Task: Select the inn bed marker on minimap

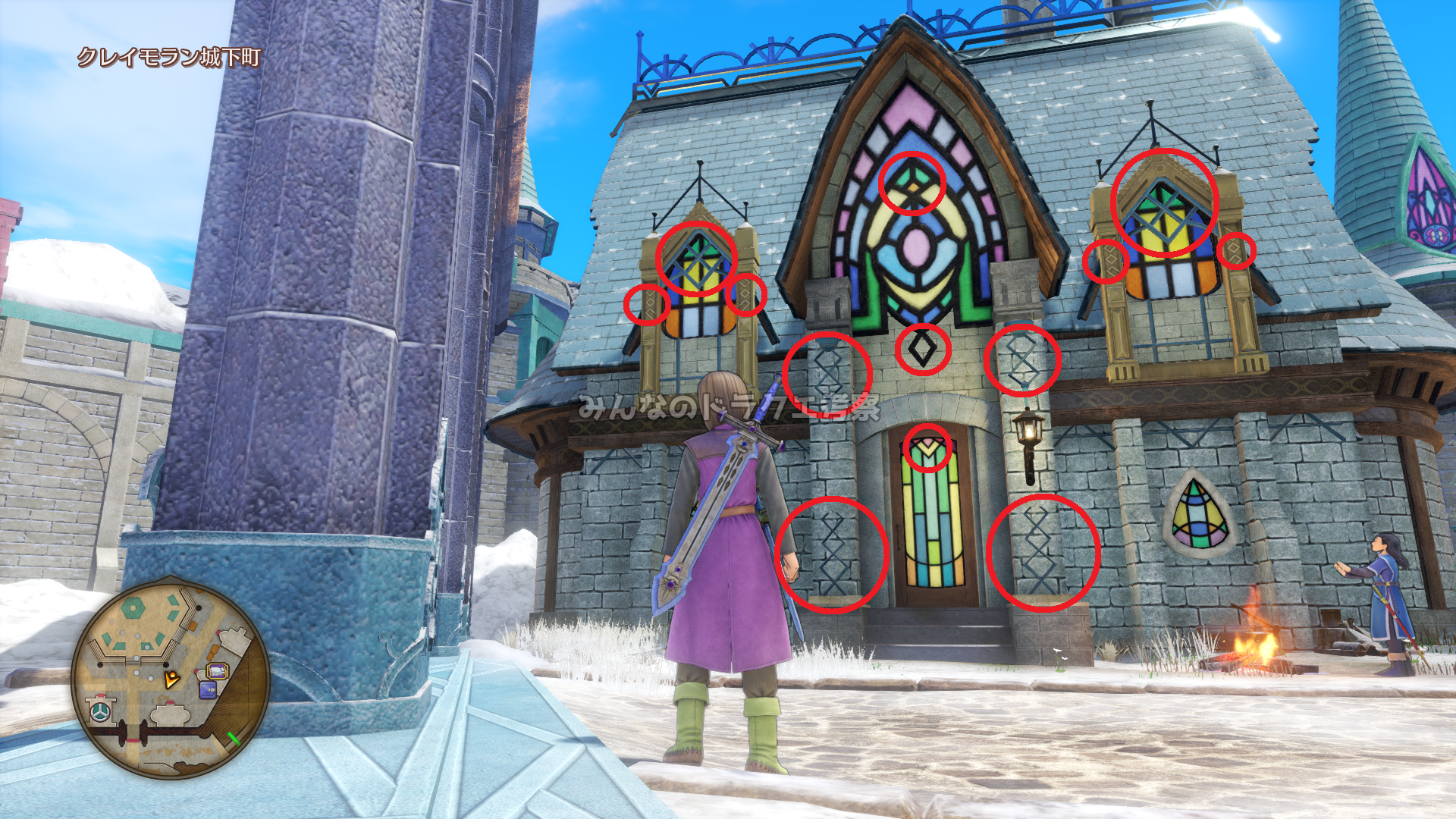Action: 218,671
